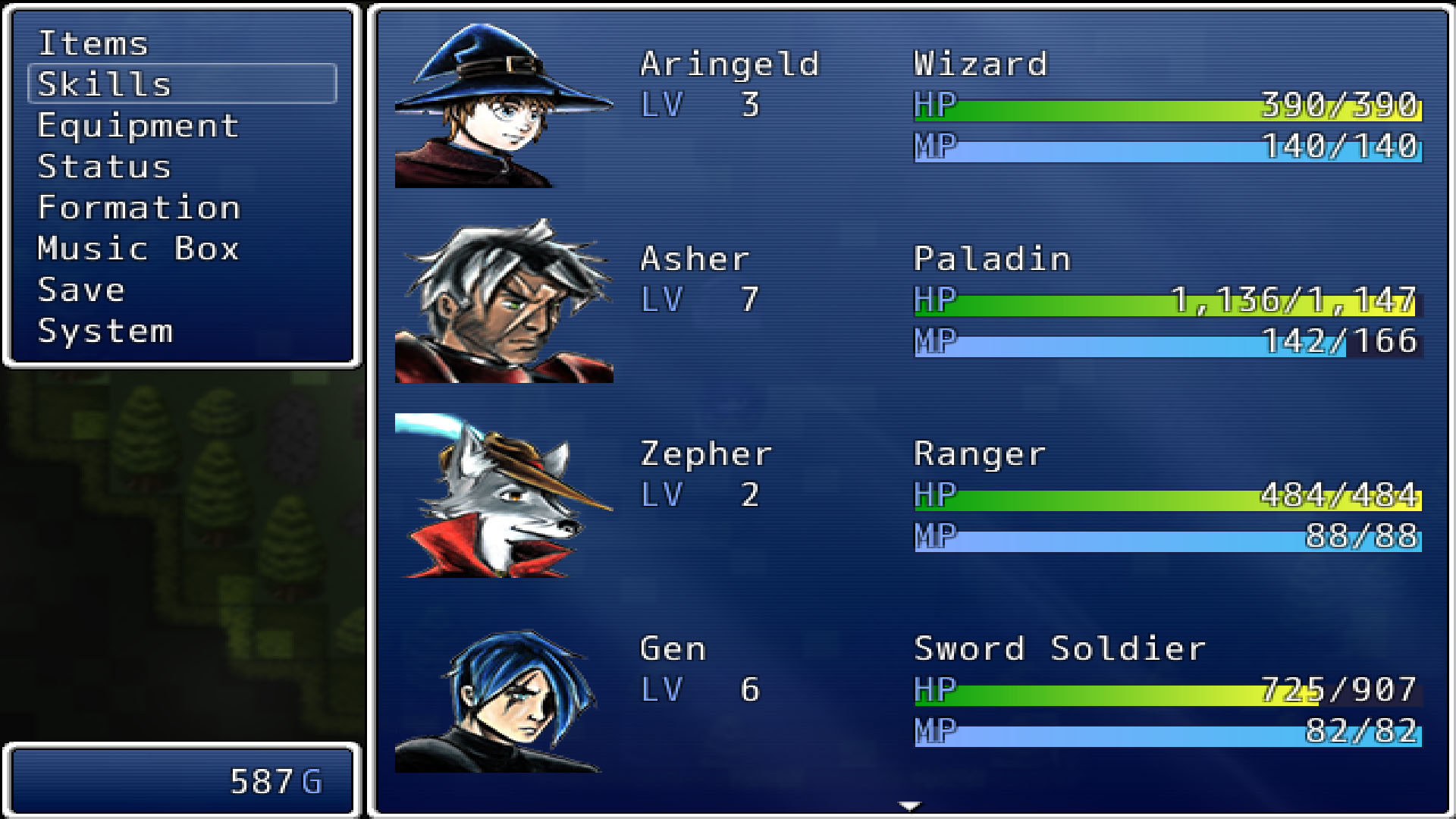1456x819 pixels.
Task: Open the Equipment menu
Action: pos(139,126)
